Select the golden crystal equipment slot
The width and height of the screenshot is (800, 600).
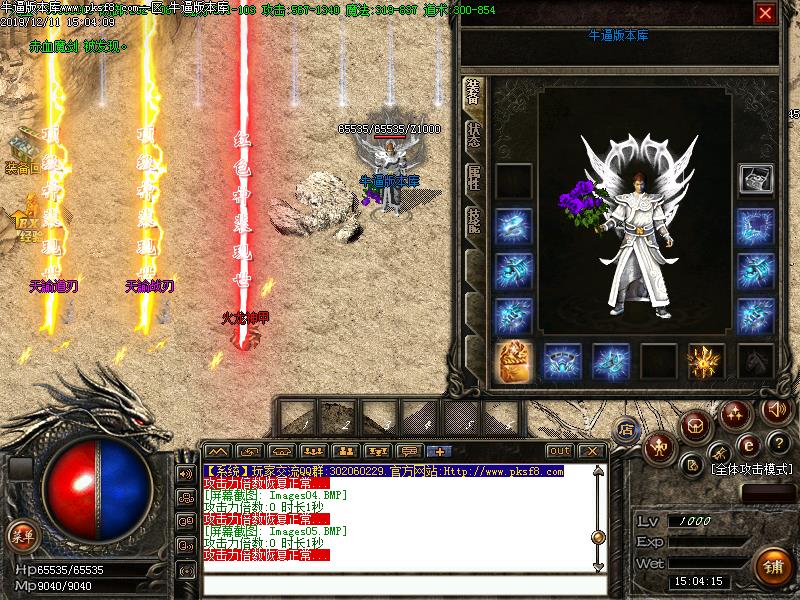tap(707, 361)
